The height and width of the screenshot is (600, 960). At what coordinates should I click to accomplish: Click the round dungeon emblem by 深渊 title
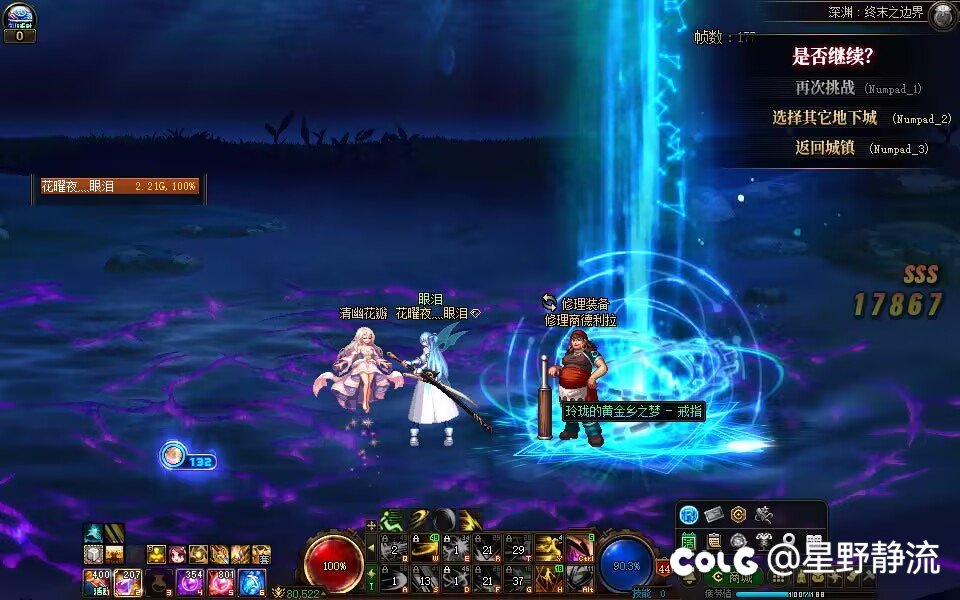(x=941, y=15)
